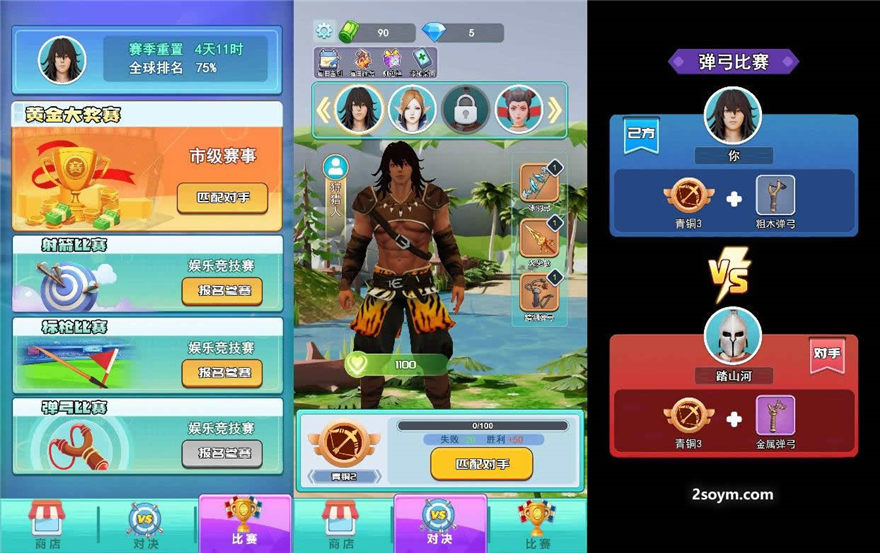Open the purple gift box icon

pyautogui.click(x=392, y=62)
